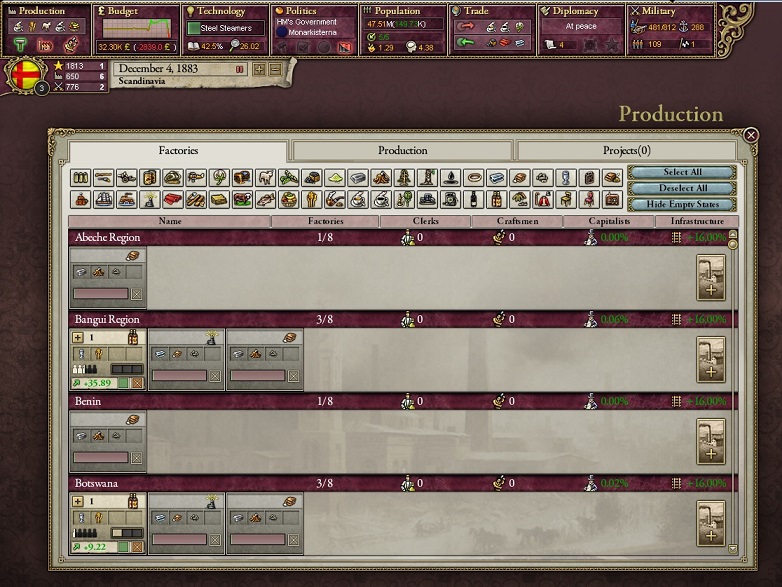Click the Select All filter button
Screen dimensions: 782x587
coord(682,173)
